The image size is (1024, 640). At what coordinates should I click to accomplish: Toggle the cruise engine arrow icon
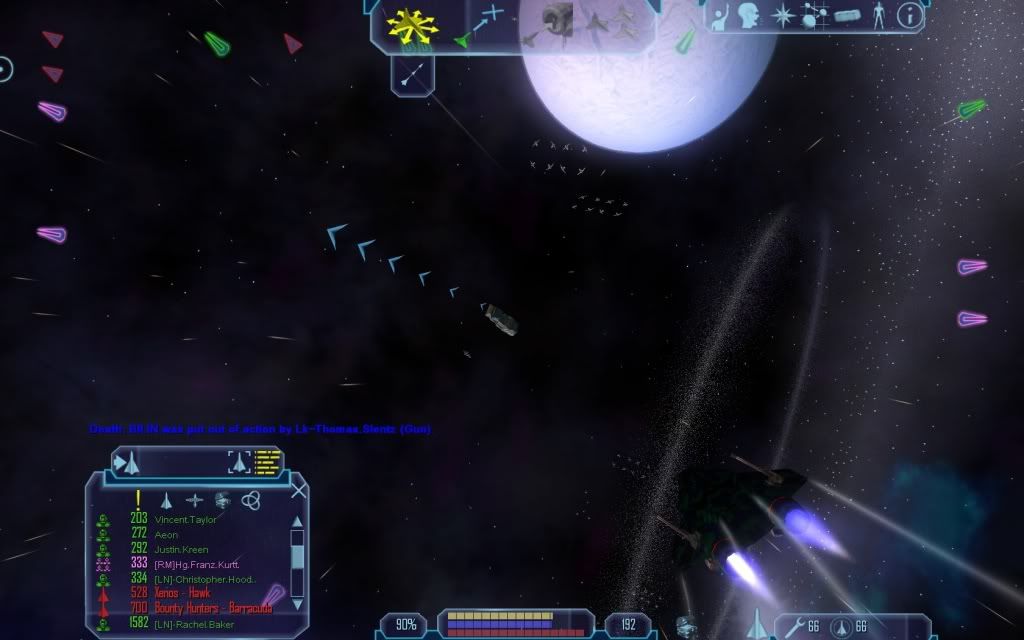pyautogui.click(x=412, y=72)
